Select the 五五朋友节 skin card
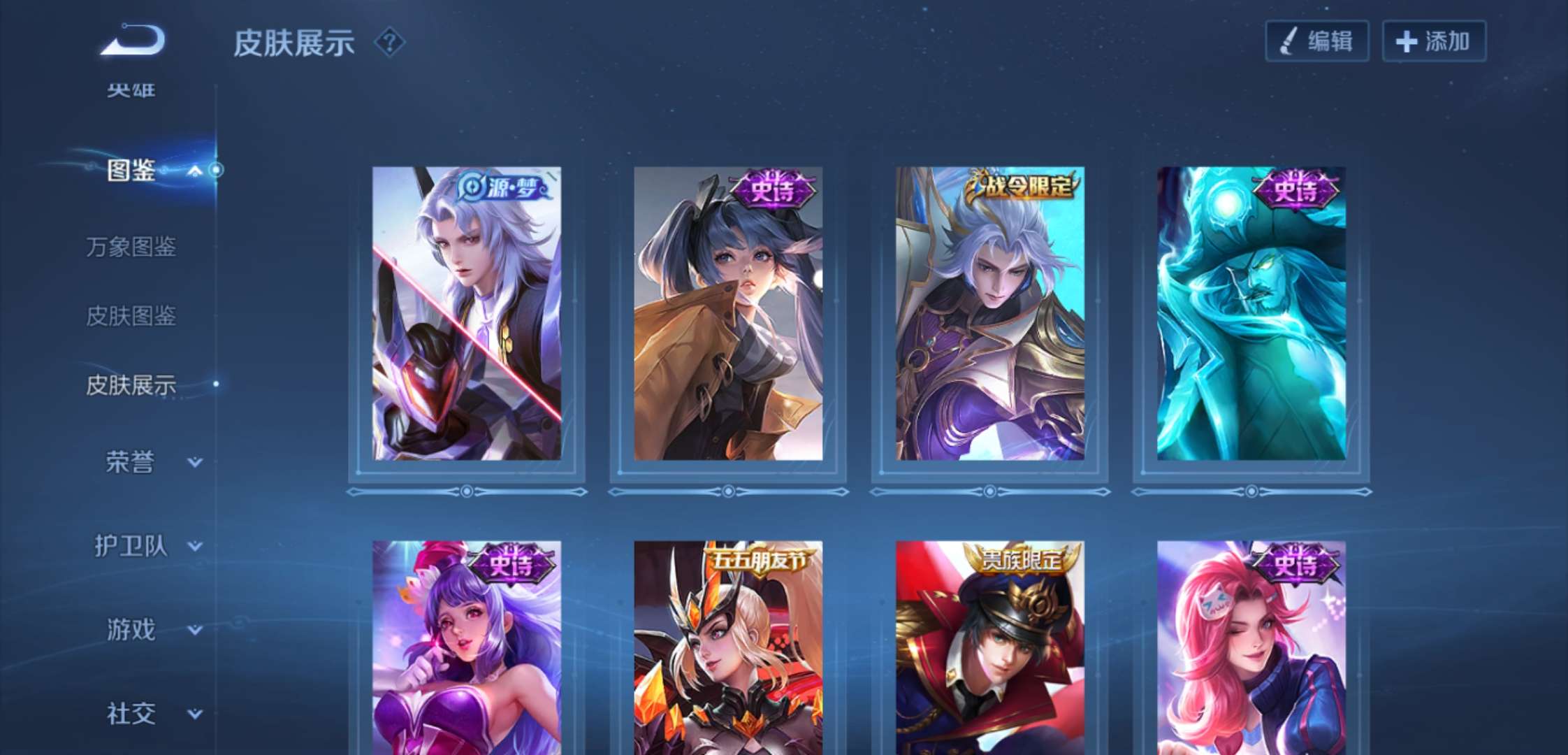Image resolution: width=1568 pixels, height=755 pixels. [x=728, y=647]
